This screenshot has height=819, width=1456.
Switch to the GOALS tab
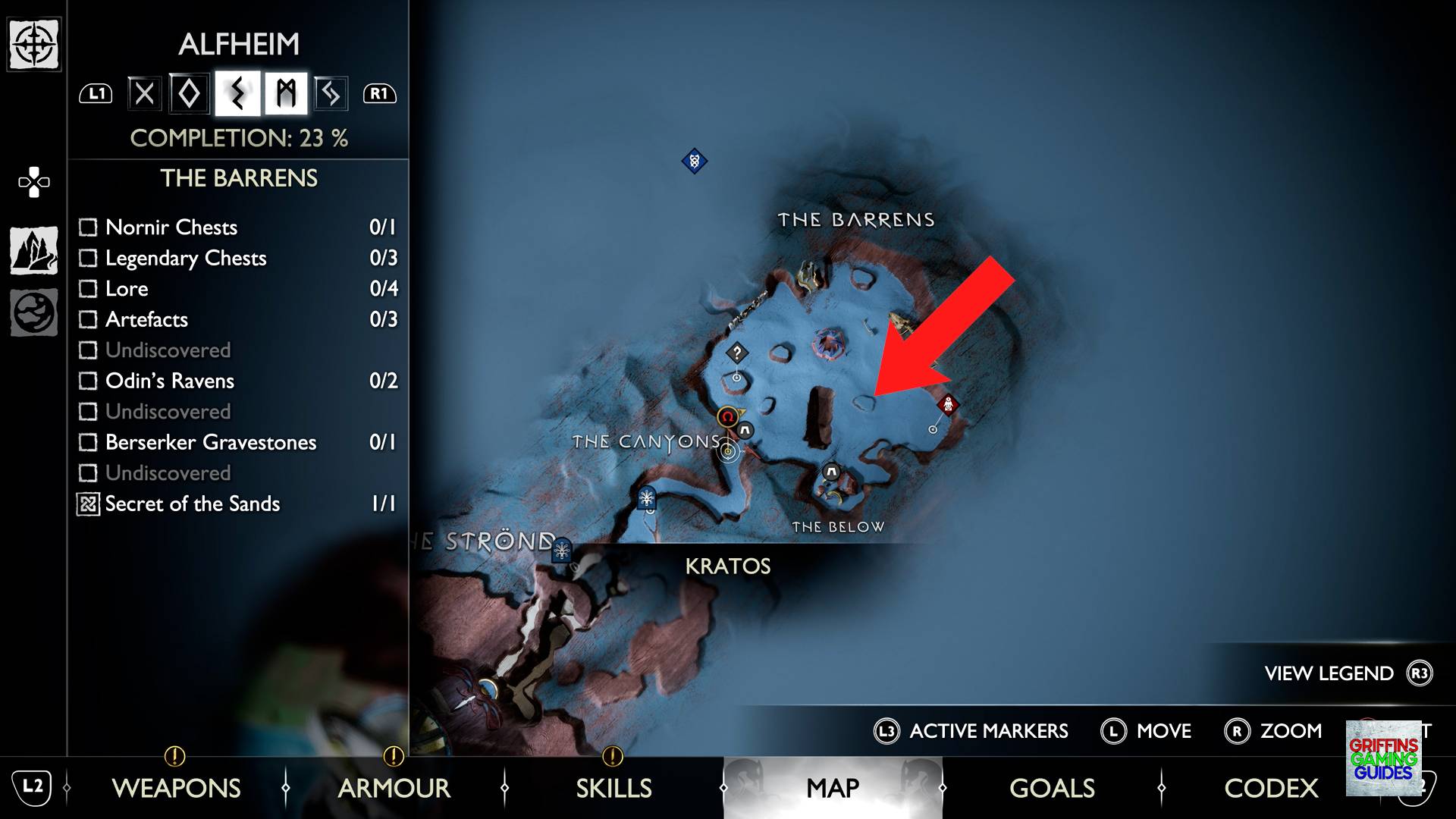coord(1051,788)
